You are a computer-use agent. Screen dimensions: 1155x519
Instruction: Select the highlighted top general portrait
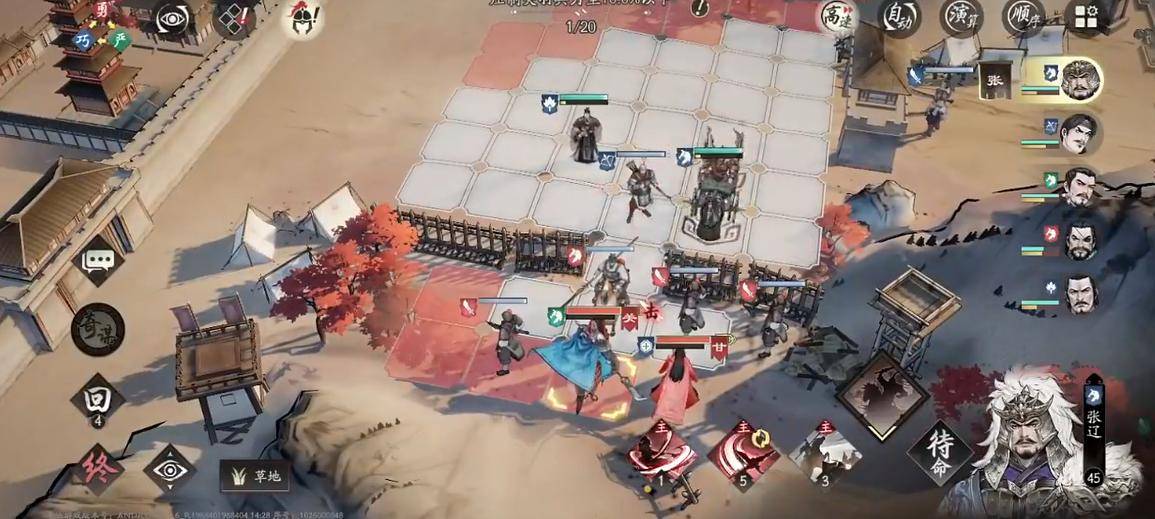point(1079,81)
